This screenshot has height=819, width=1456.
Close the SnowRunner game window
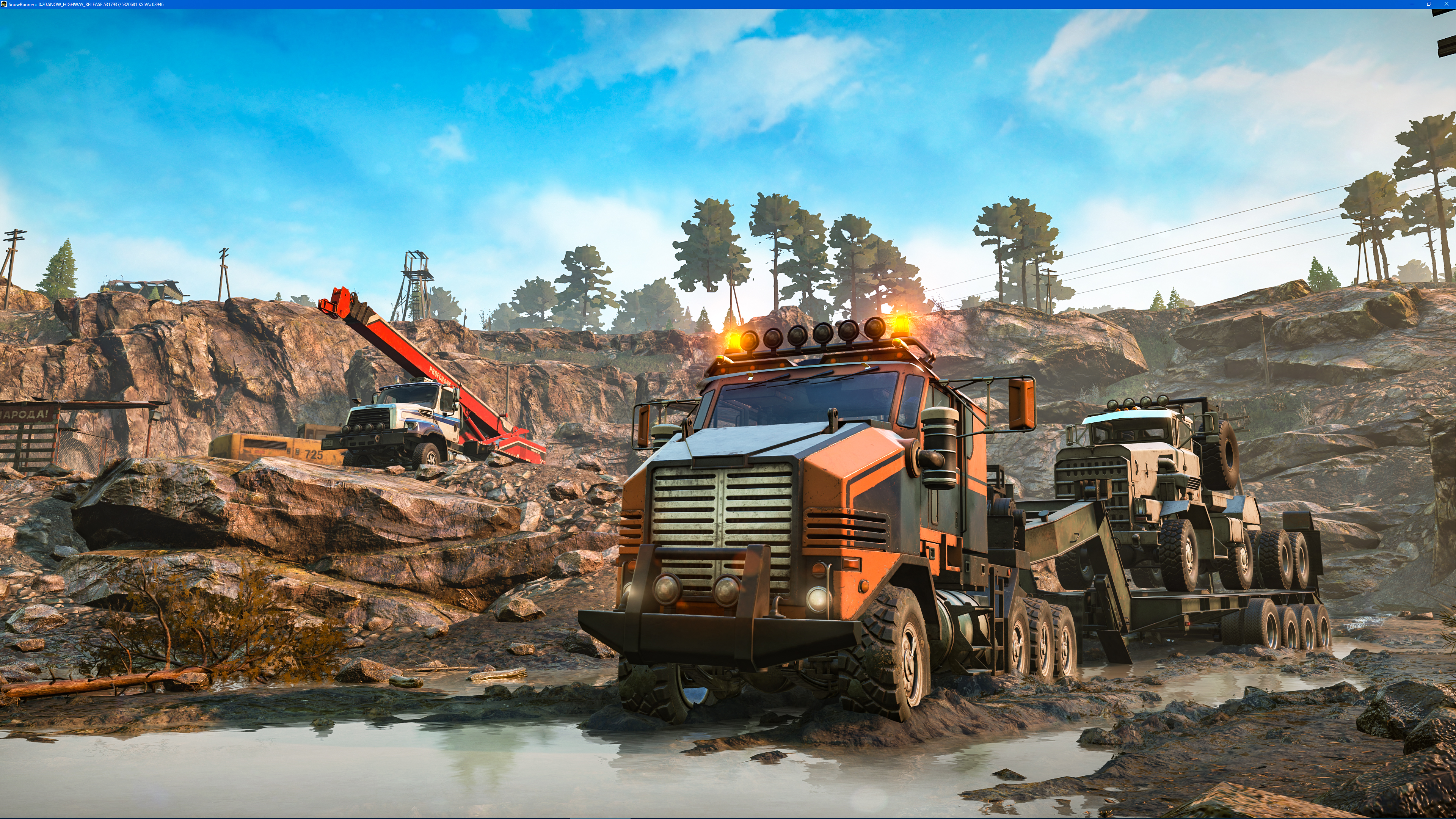[x=1446, y=4]
